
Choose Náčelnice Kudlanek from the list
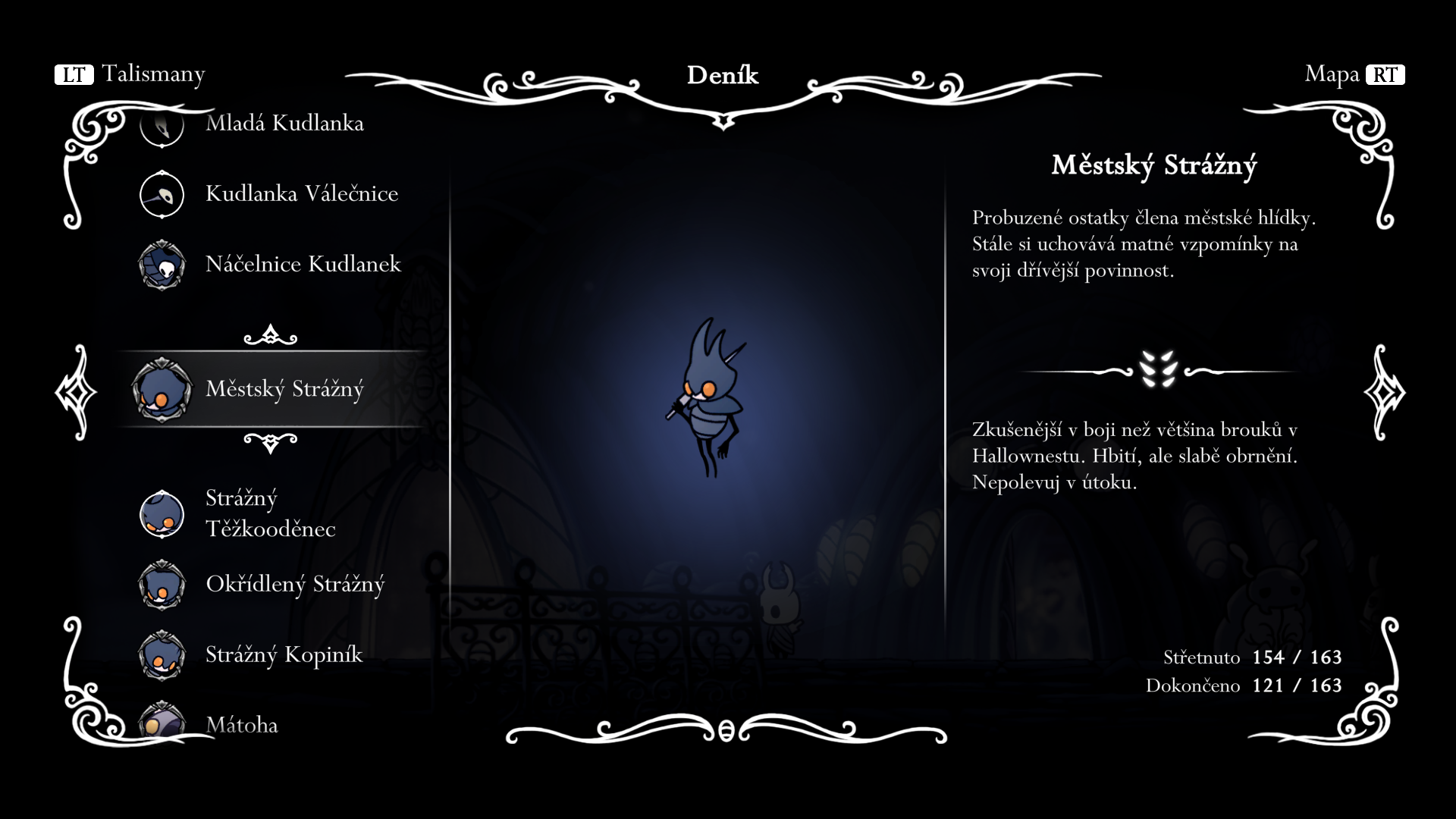tap(303, 265)
